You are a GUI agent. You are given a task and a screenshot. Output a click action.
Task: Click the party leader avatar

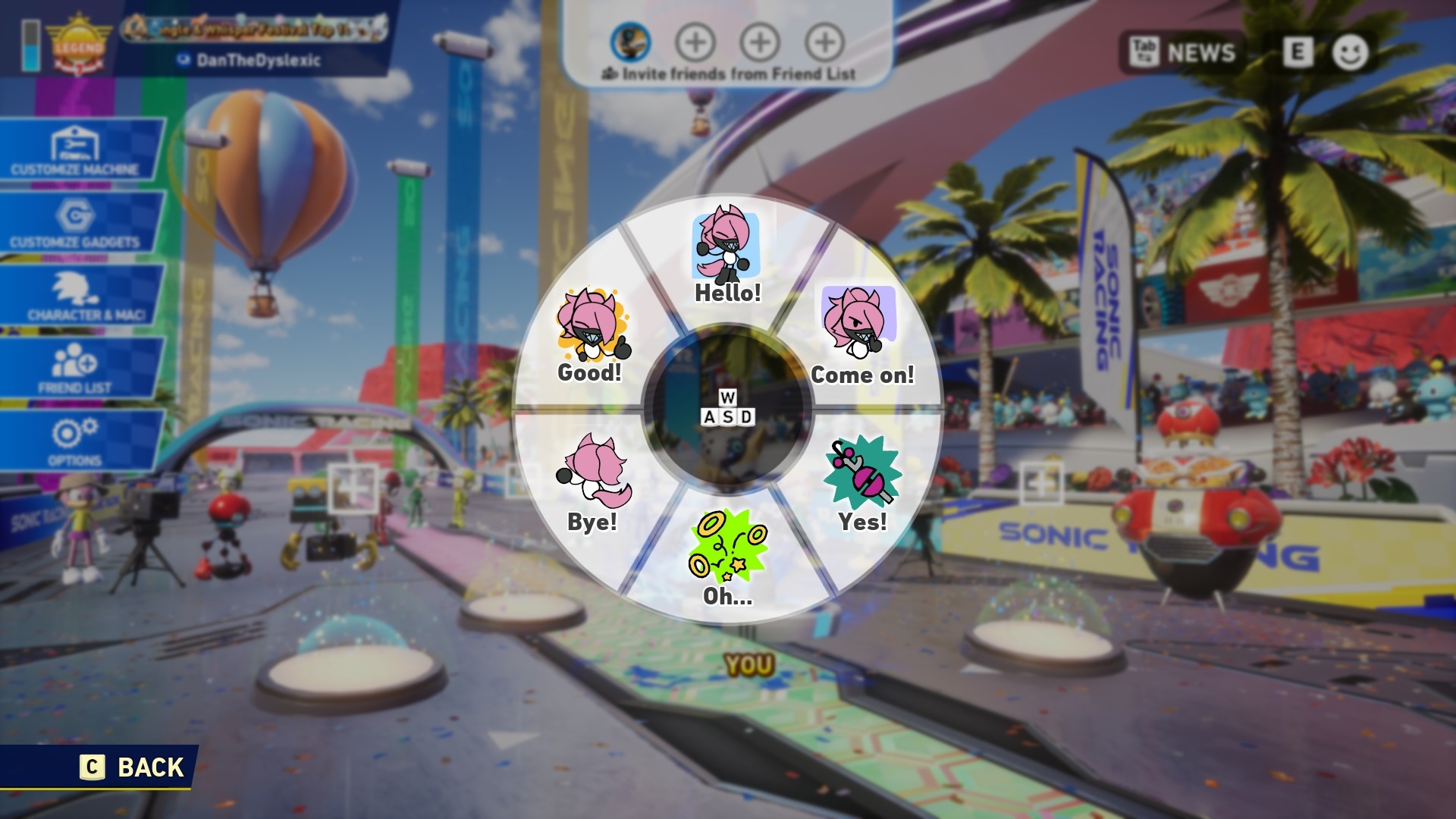(x=630, y=42)
